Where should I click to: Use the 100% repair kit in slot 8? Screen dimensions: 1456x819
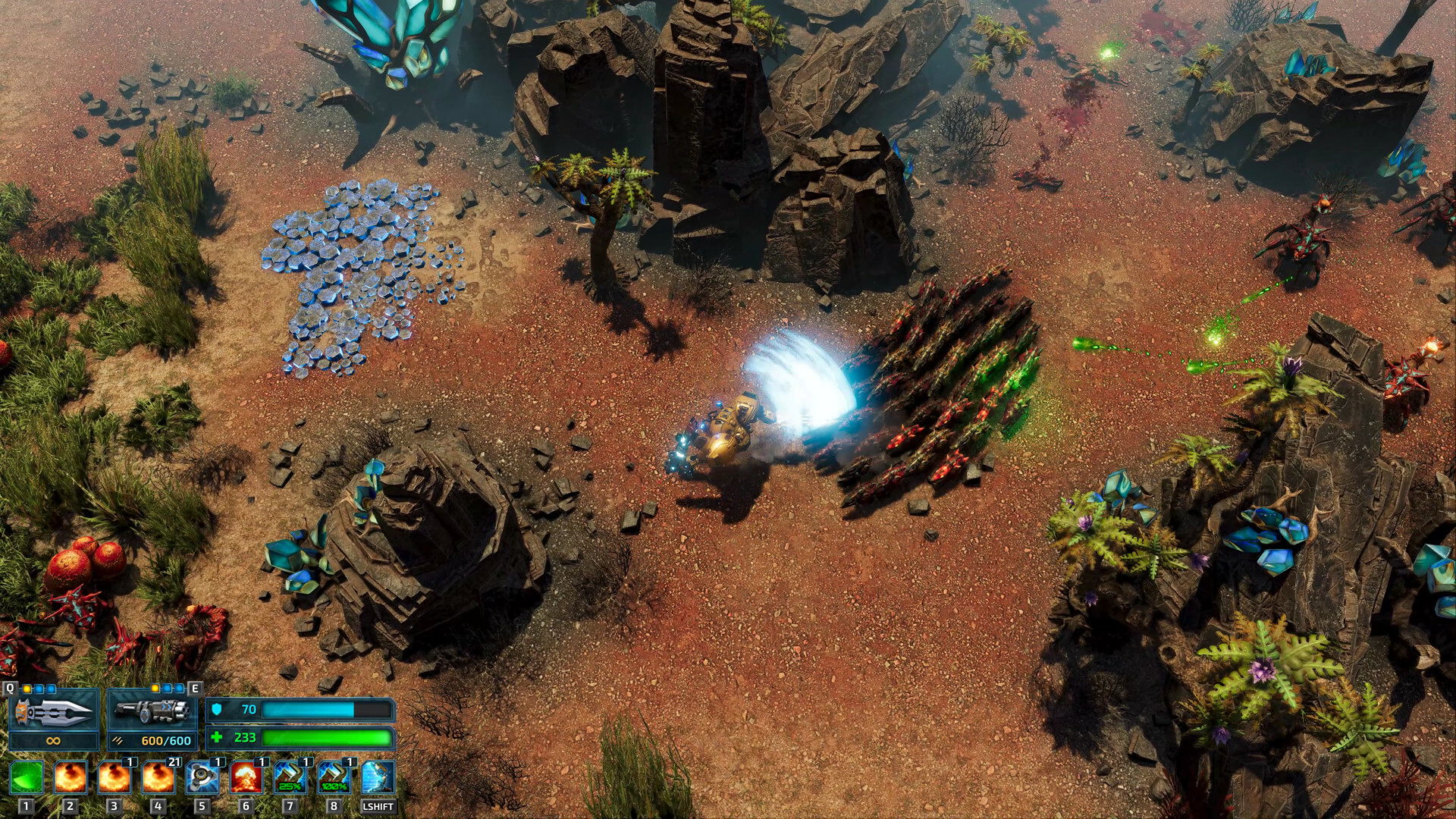pyautogui.click(x=334, y=777)
